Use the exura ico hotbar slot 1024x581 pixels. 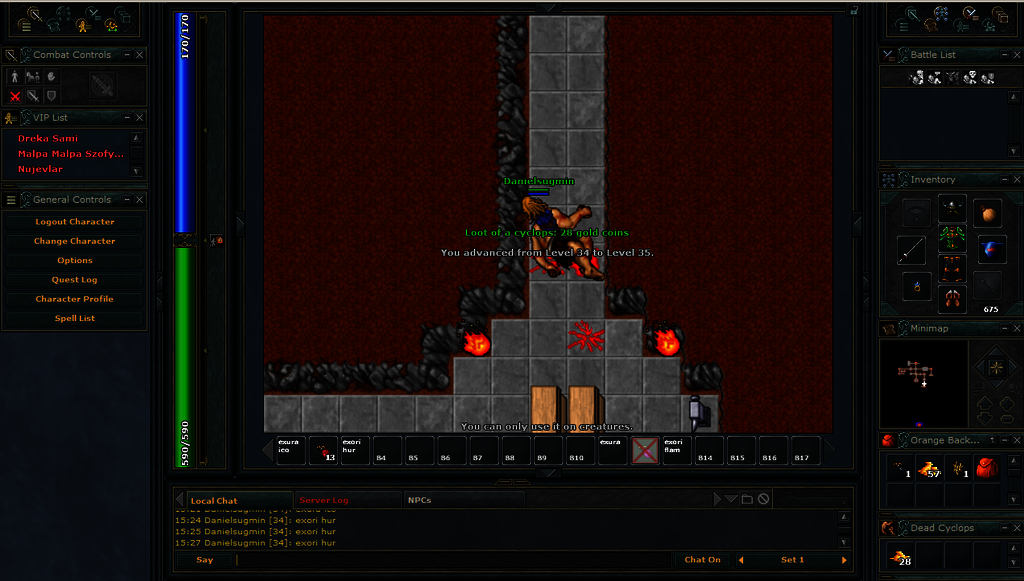[290, 450]
